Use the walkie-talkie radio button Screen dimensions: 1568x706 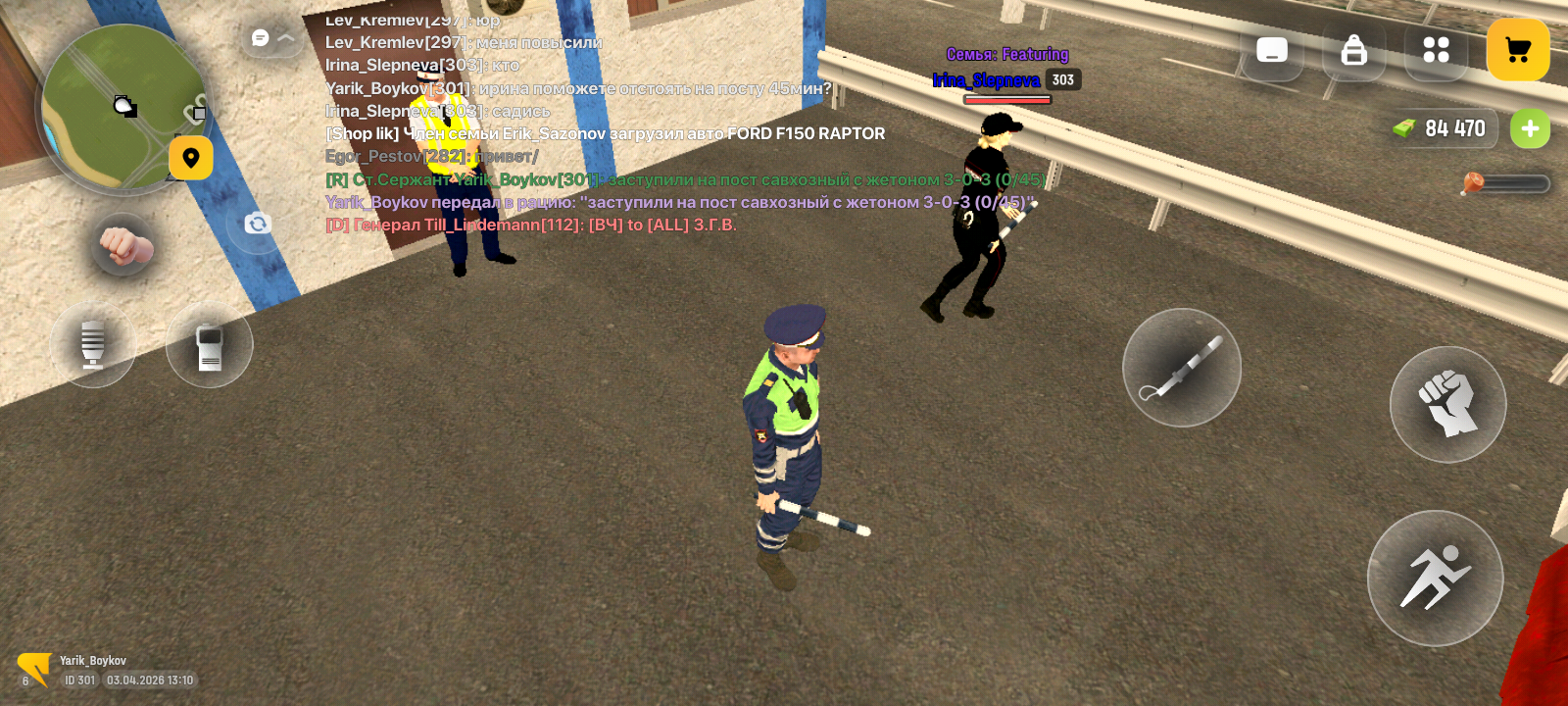tap(210, 346)
